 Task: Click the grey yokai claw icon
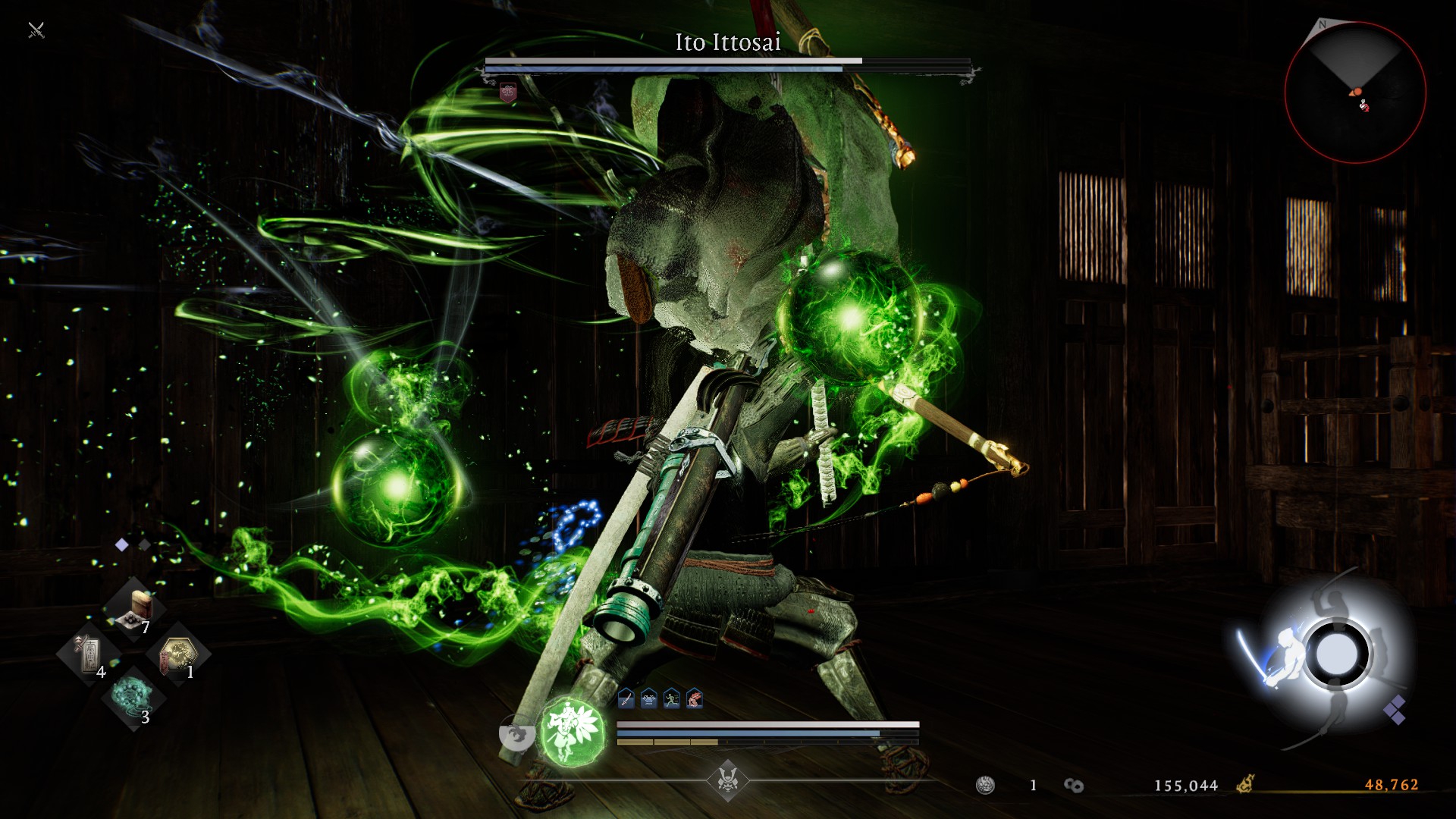click(517, 735)
